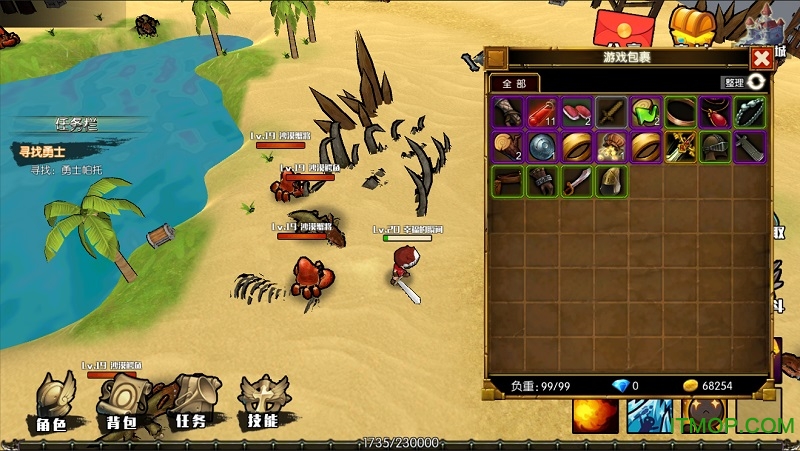Screen dimensions: 800x451
Task: Choose the raw meat item slot
Action: click(577, 112)
